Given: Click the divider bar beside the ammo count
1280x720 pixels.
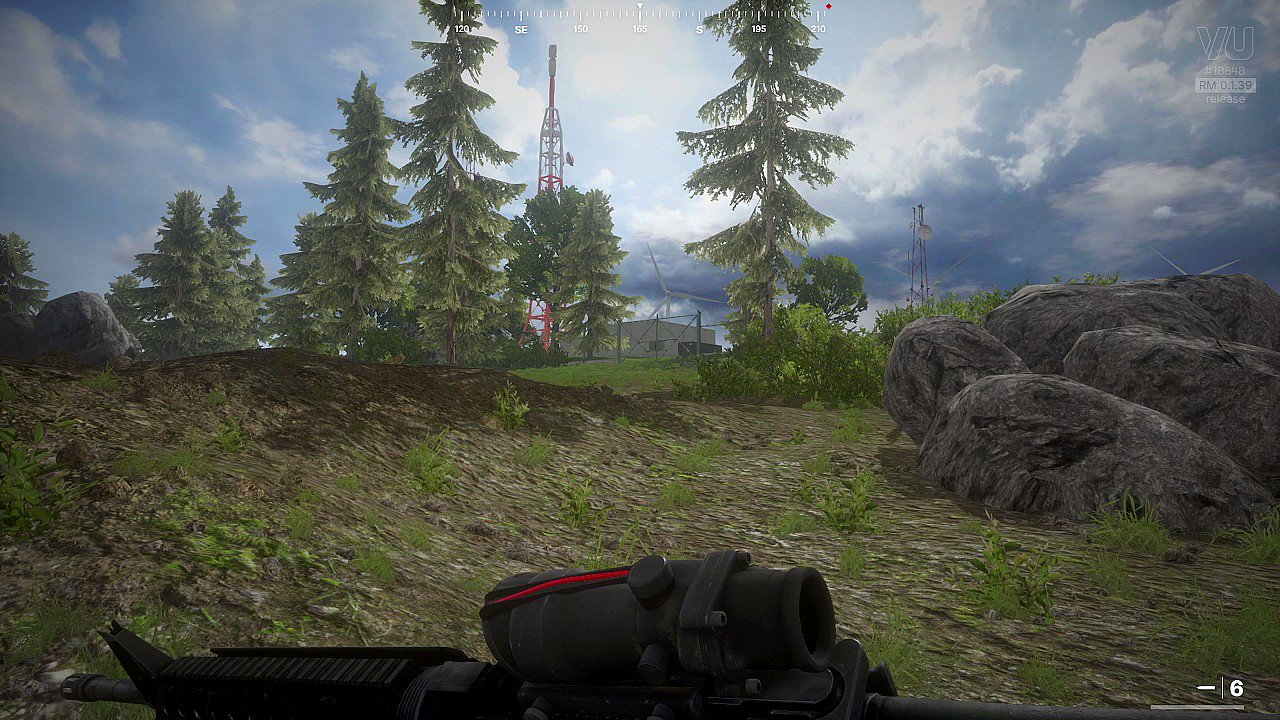Looking at the screenshot, I should [1223, 687].
